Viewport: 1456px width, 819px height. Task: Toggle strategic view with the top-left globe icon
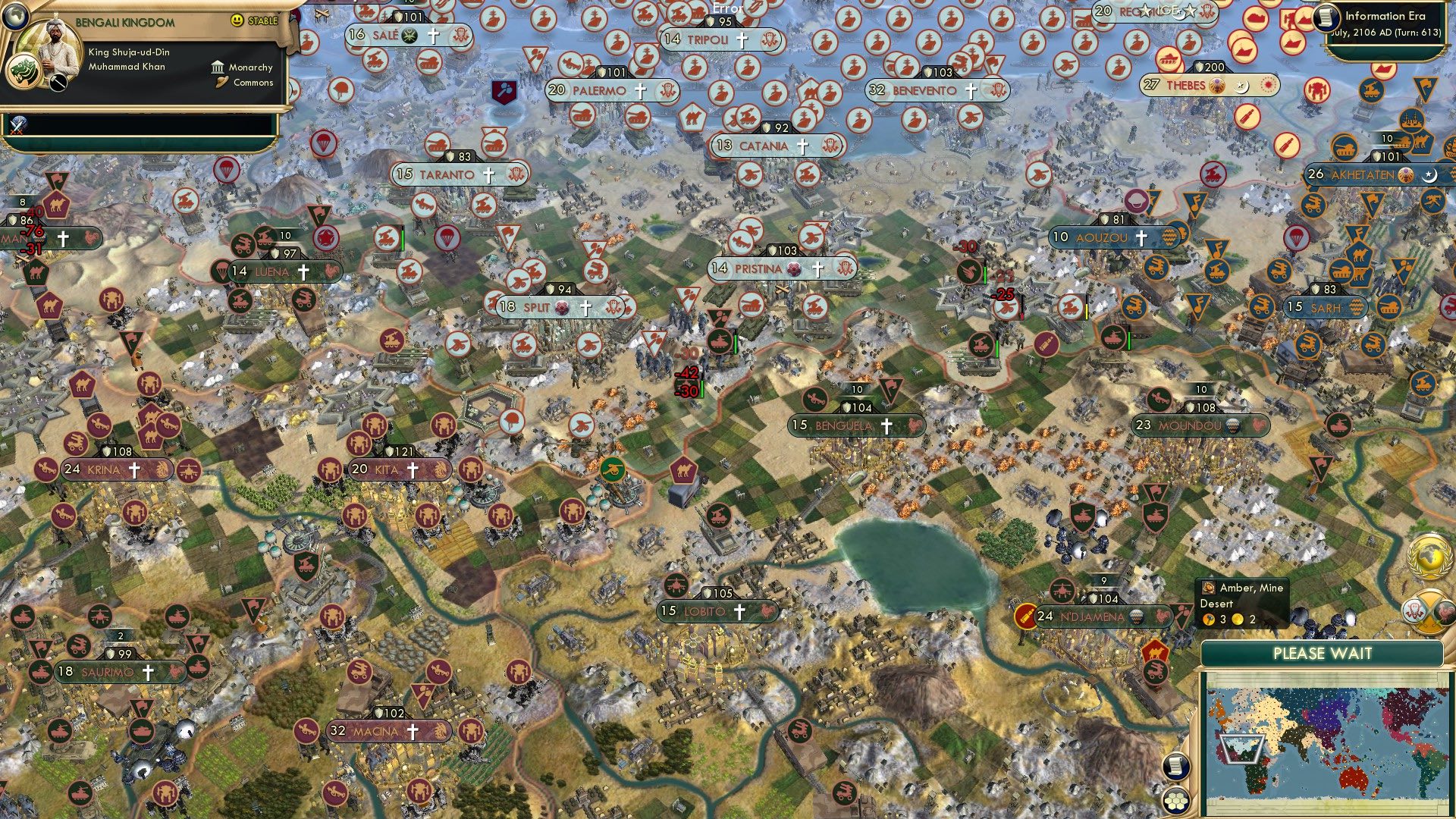coord(15,17)
